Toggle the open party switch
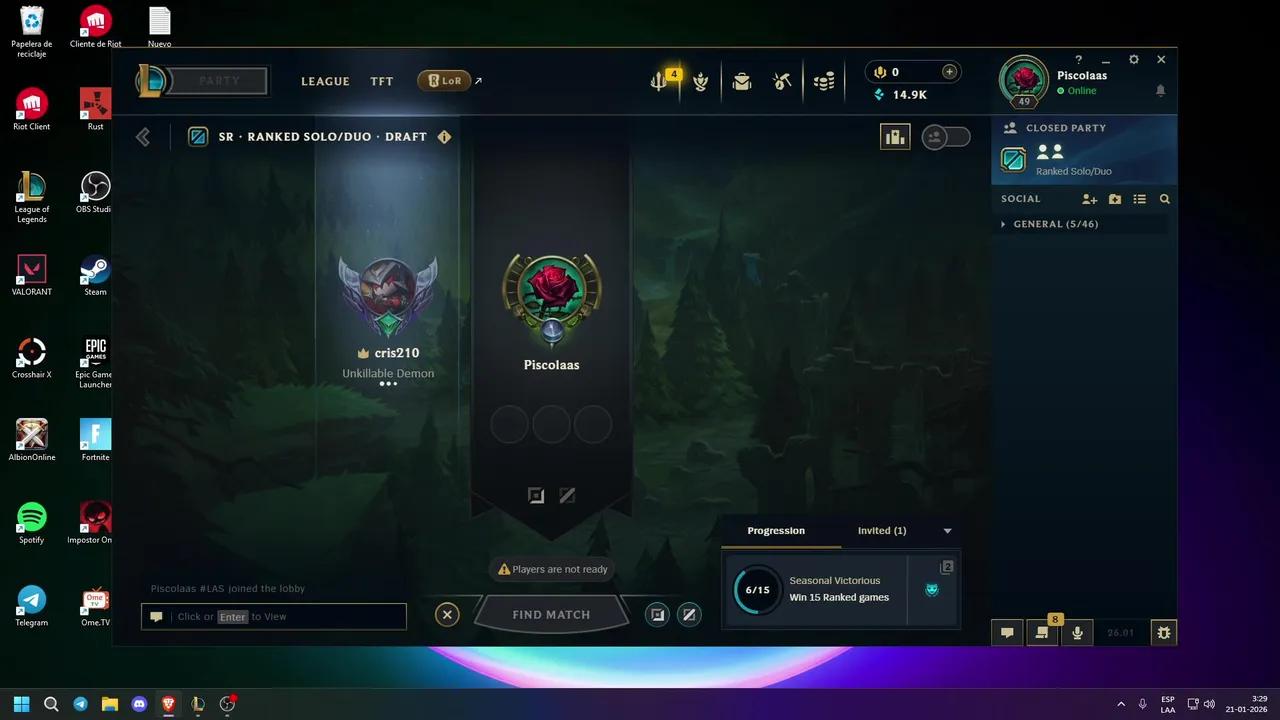This screenshot has width=1280, height=720. click(x=946, y=136)
